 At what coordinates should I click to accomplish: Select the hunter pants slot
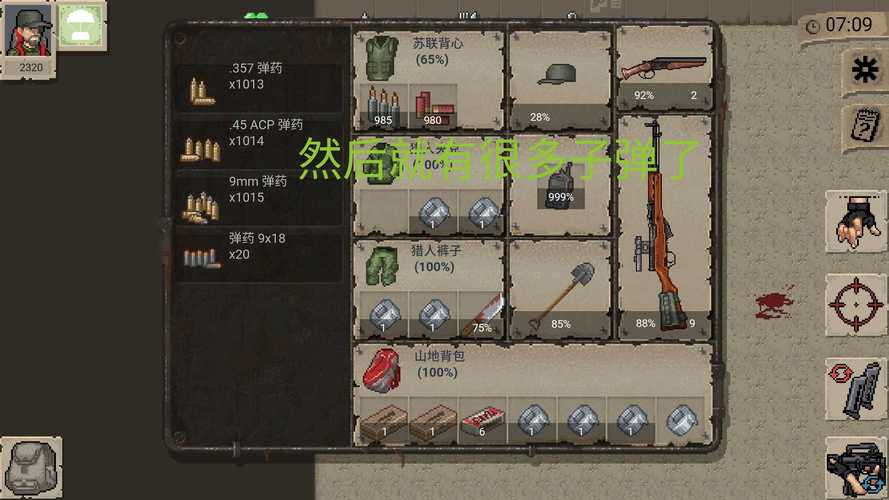[381, 263]
